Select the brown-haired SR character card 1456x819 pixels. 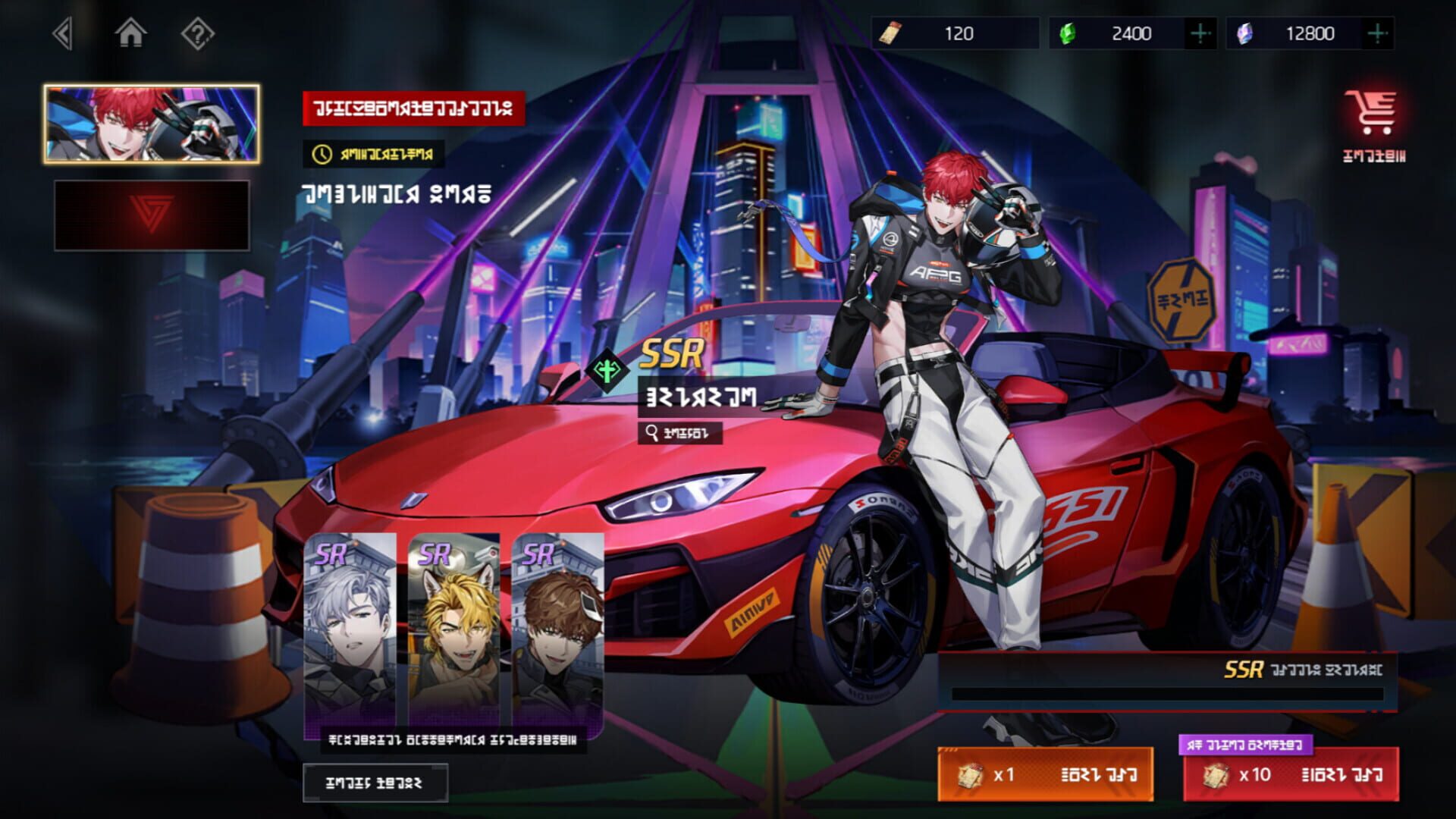(x=560, y=629)
